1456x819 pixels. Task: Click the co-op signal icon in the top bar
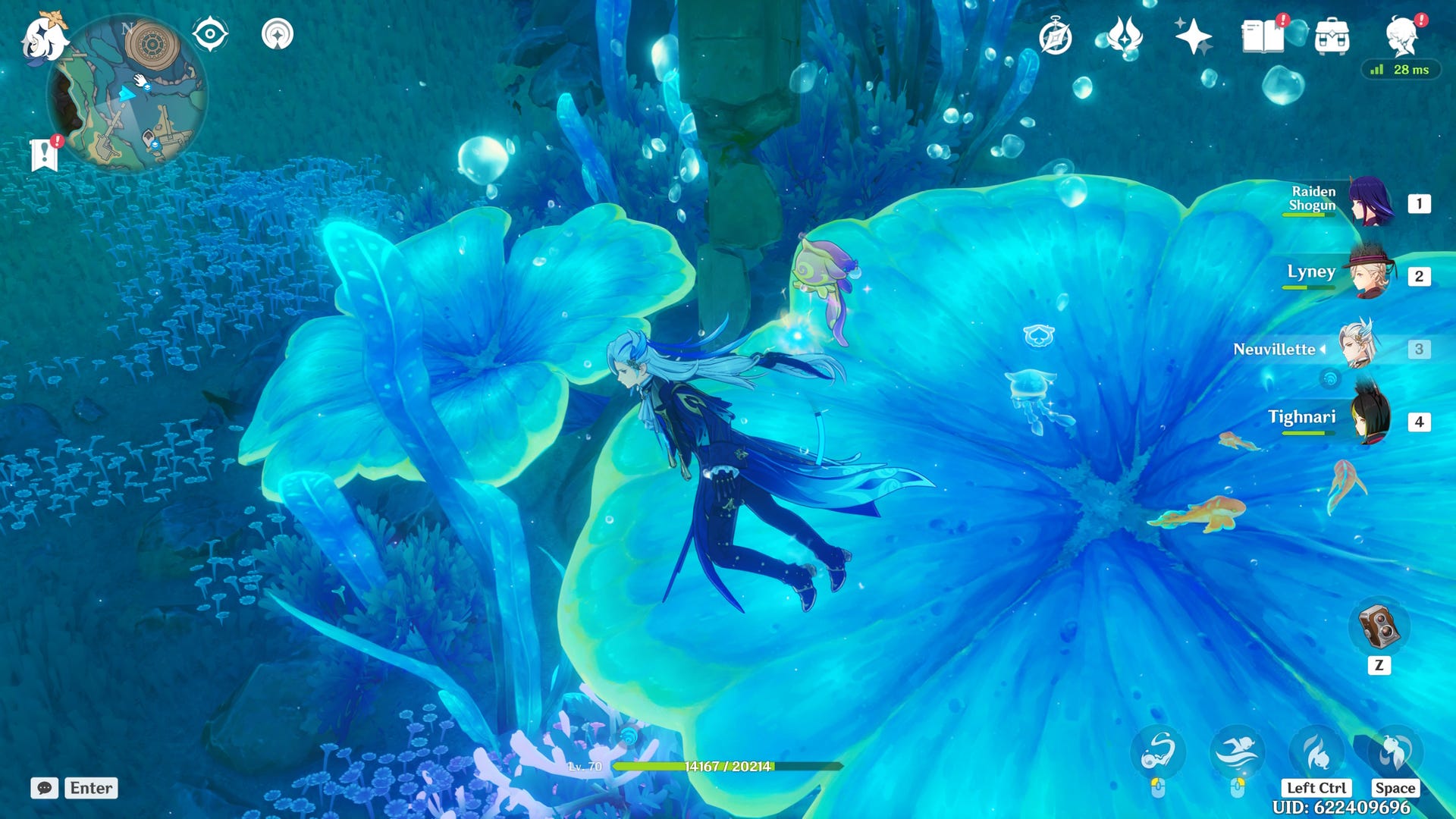click(x=278, y=34)
